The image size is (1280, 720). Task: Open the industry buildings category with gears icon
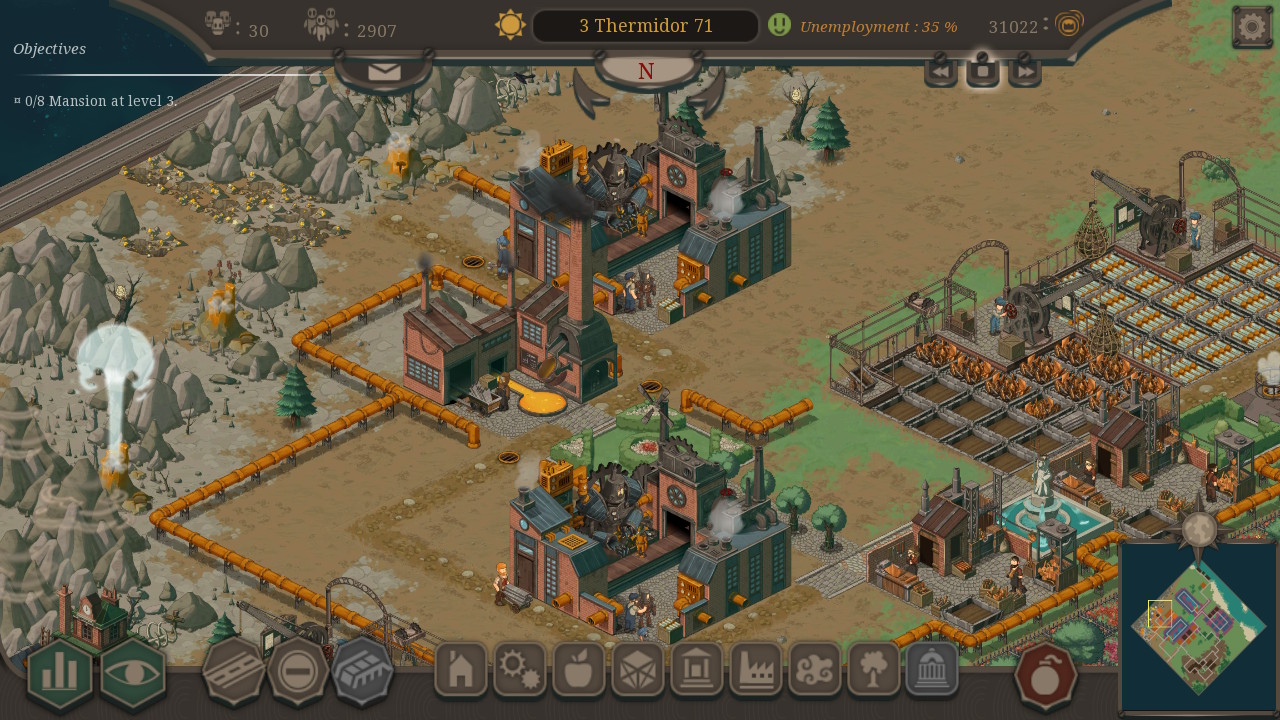518,670
